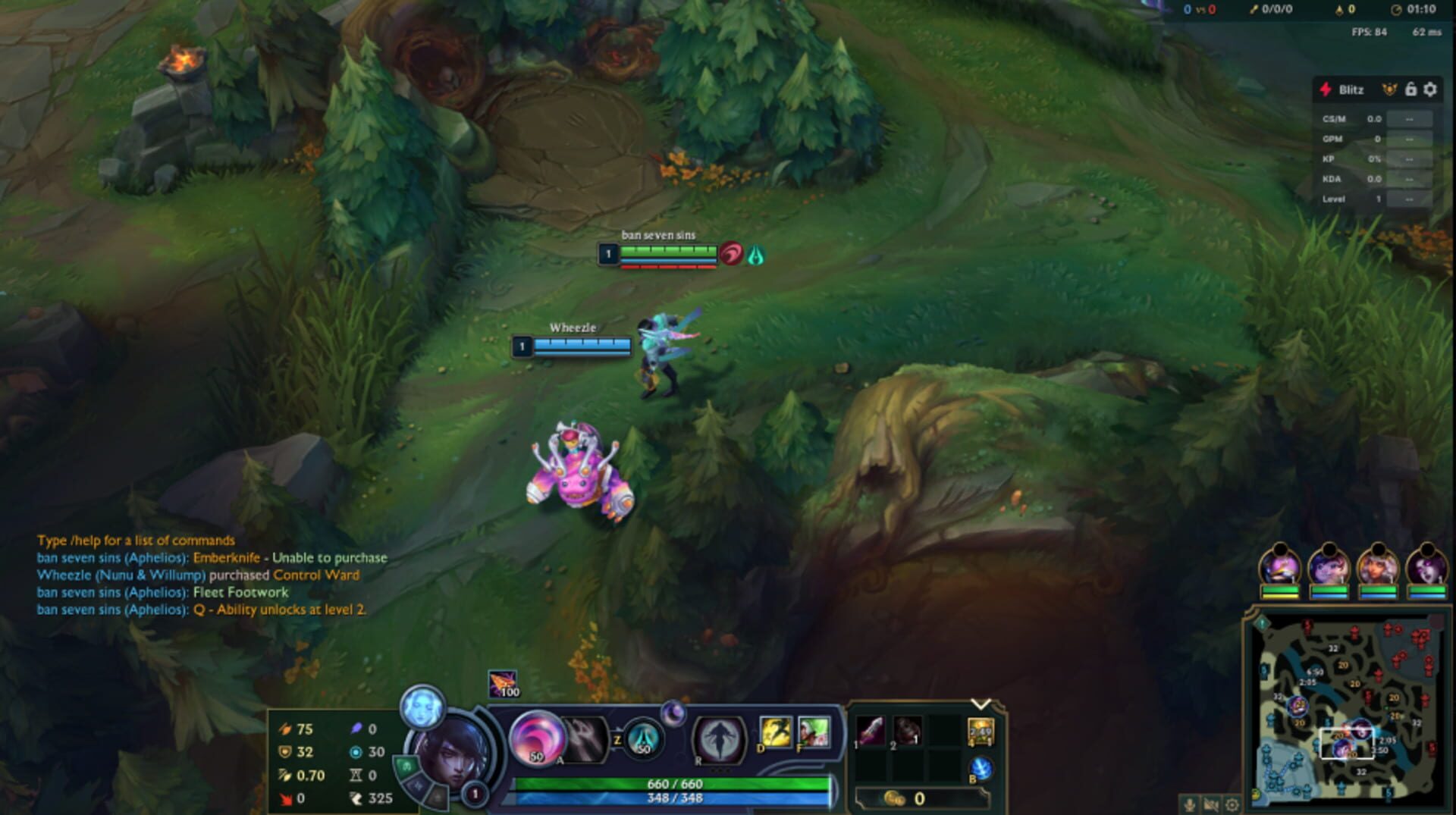The height and width of the screenshot is (815, 1456).
Task: Collapse the inventory panel with its chevron
Action: pyautogui.click(x=980, y=704)
